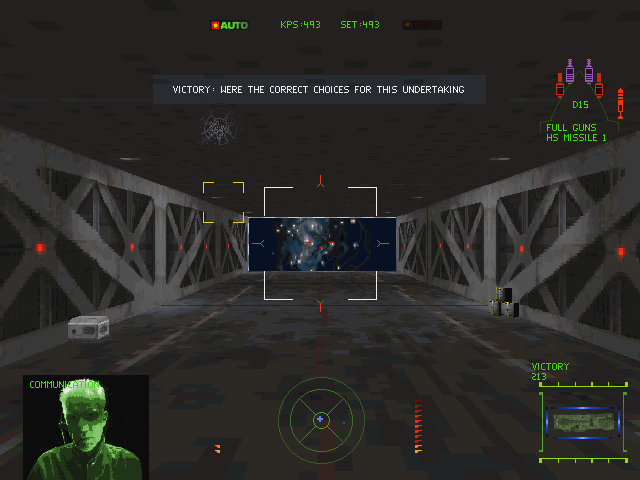Click the AUTO autopilot indicator
Image resolution: width=640 pixels, height=480 pixels.
pos(230,25)
